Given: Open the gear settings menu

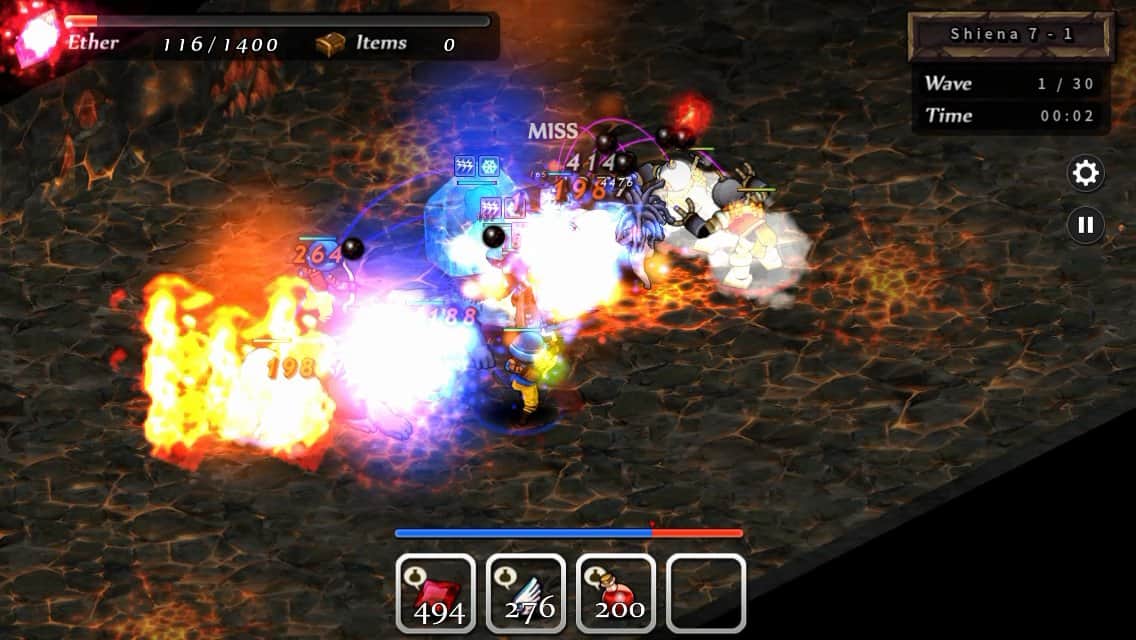Looking at the screenshot, I should 1085,174.
